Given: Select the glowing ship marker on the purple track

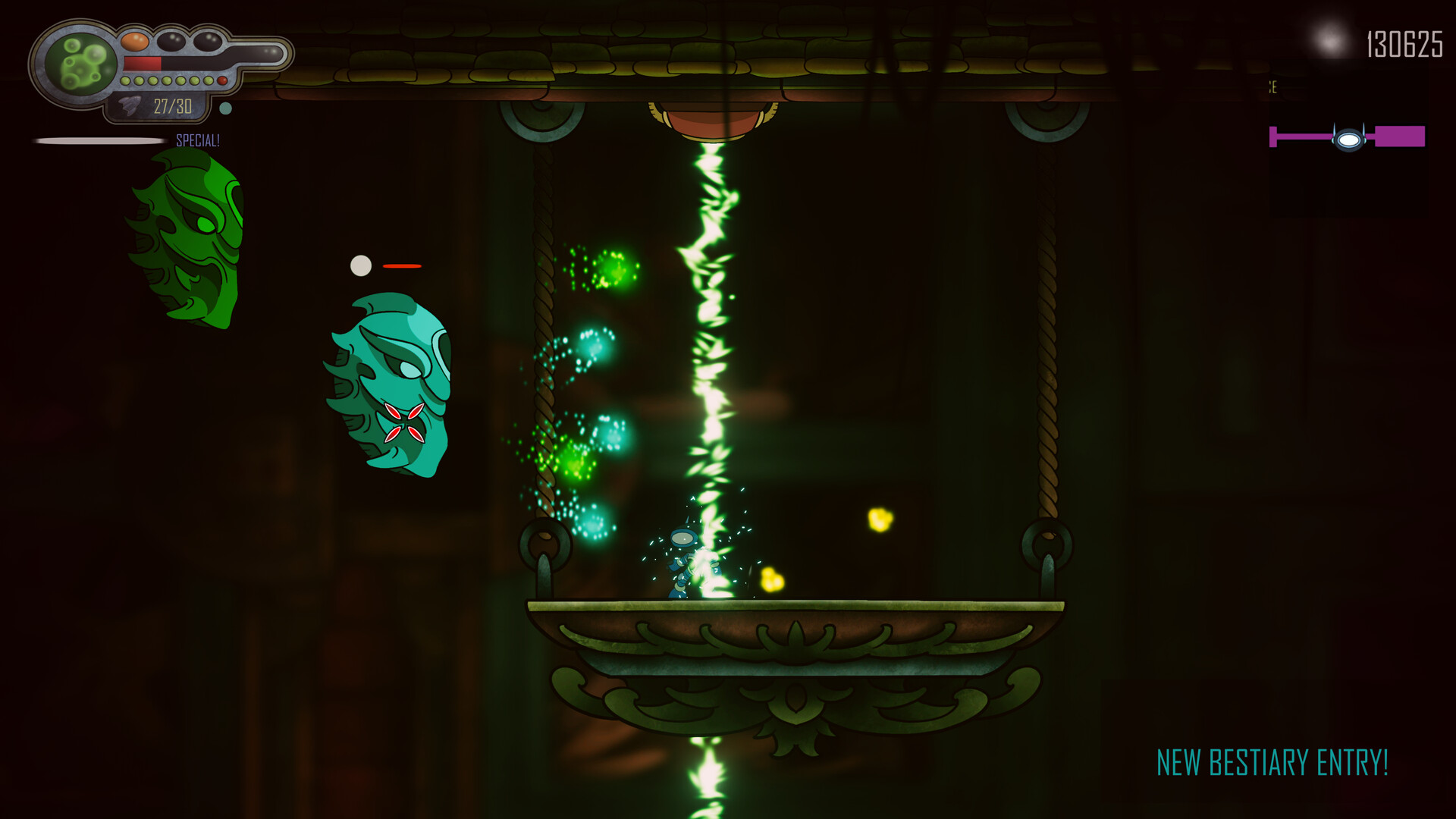Looking at the screenshot, I should [x=1349, y=139].
